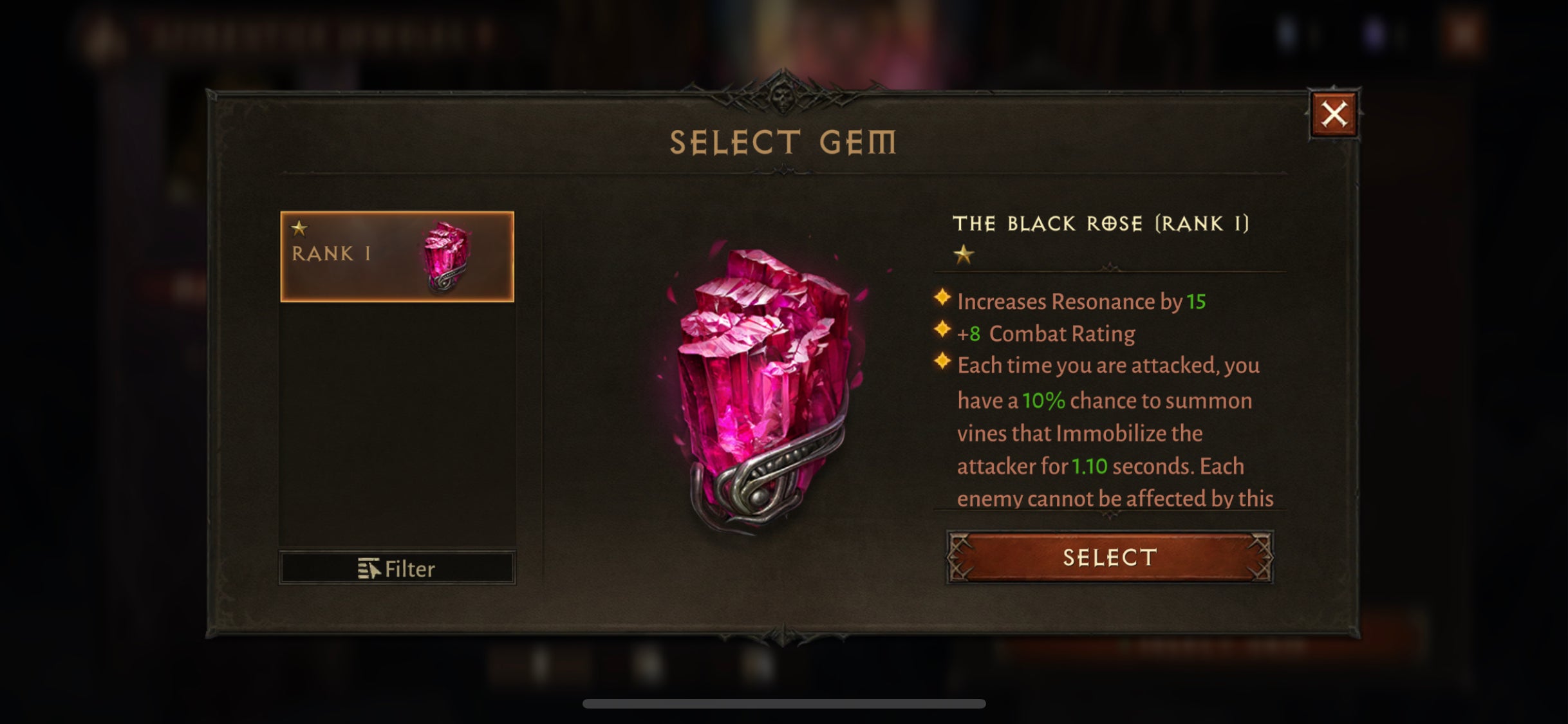Open the gem Filter panel
This screenshot has width=1568, height=724.
tap(395, 567)
